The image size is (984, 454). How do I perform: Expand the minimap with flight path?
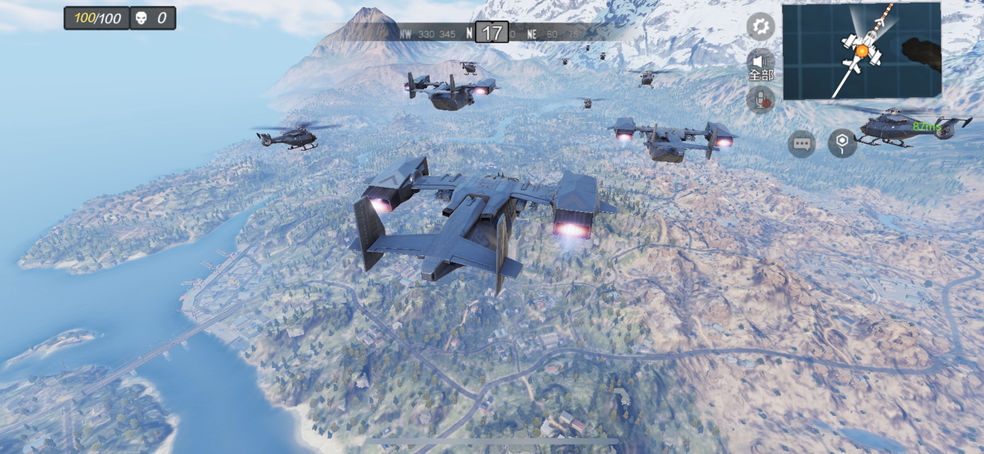pos(861,51)
